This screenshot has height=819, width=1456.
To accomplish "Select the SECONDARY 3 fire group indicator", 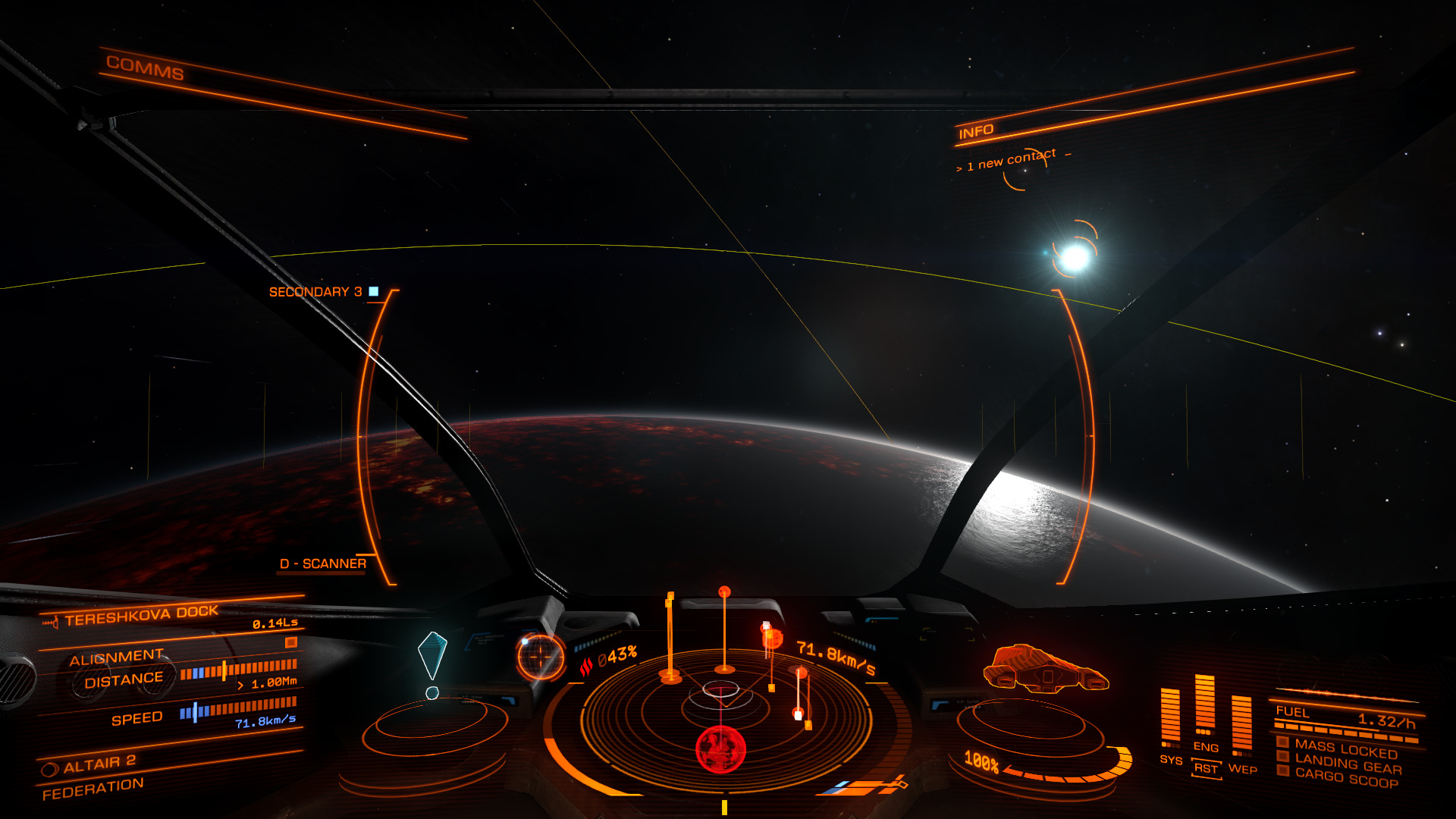I will (x=316, y=292).
